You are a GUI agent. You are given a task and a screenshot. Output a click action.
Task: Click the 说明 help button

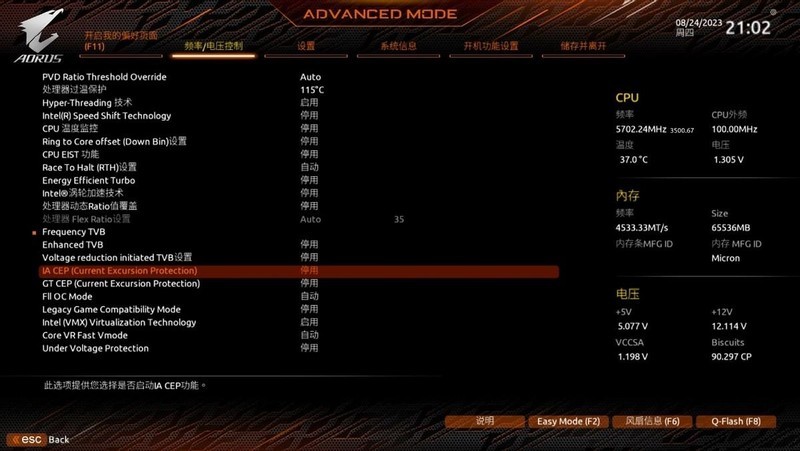click(485, 421)
